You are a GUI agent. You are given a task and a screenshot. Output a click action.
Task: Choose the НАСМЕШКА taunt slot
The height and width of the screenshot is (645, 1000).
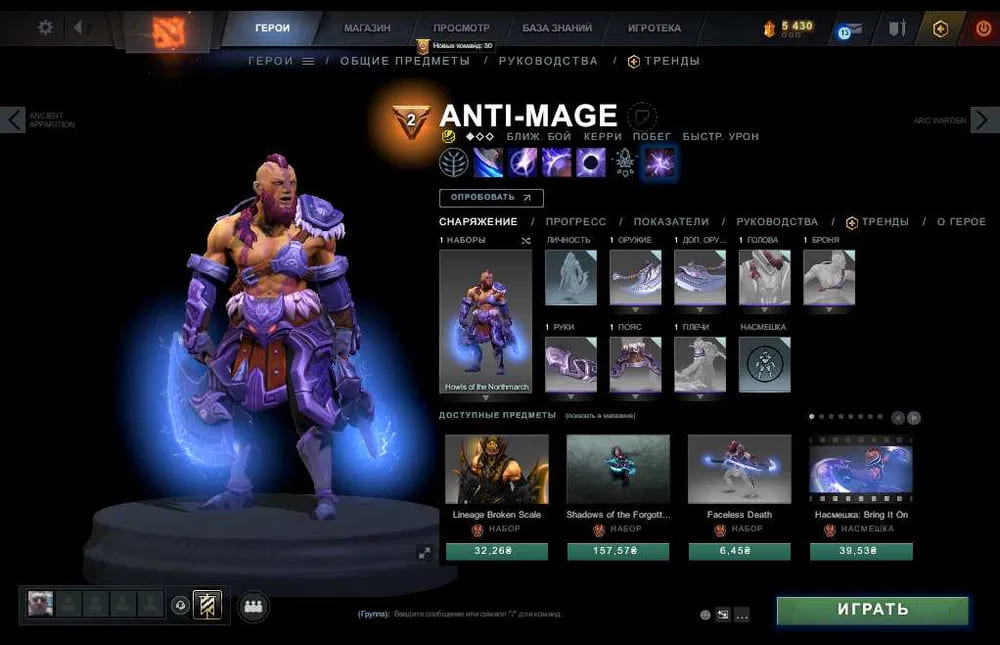pos(764,364)
